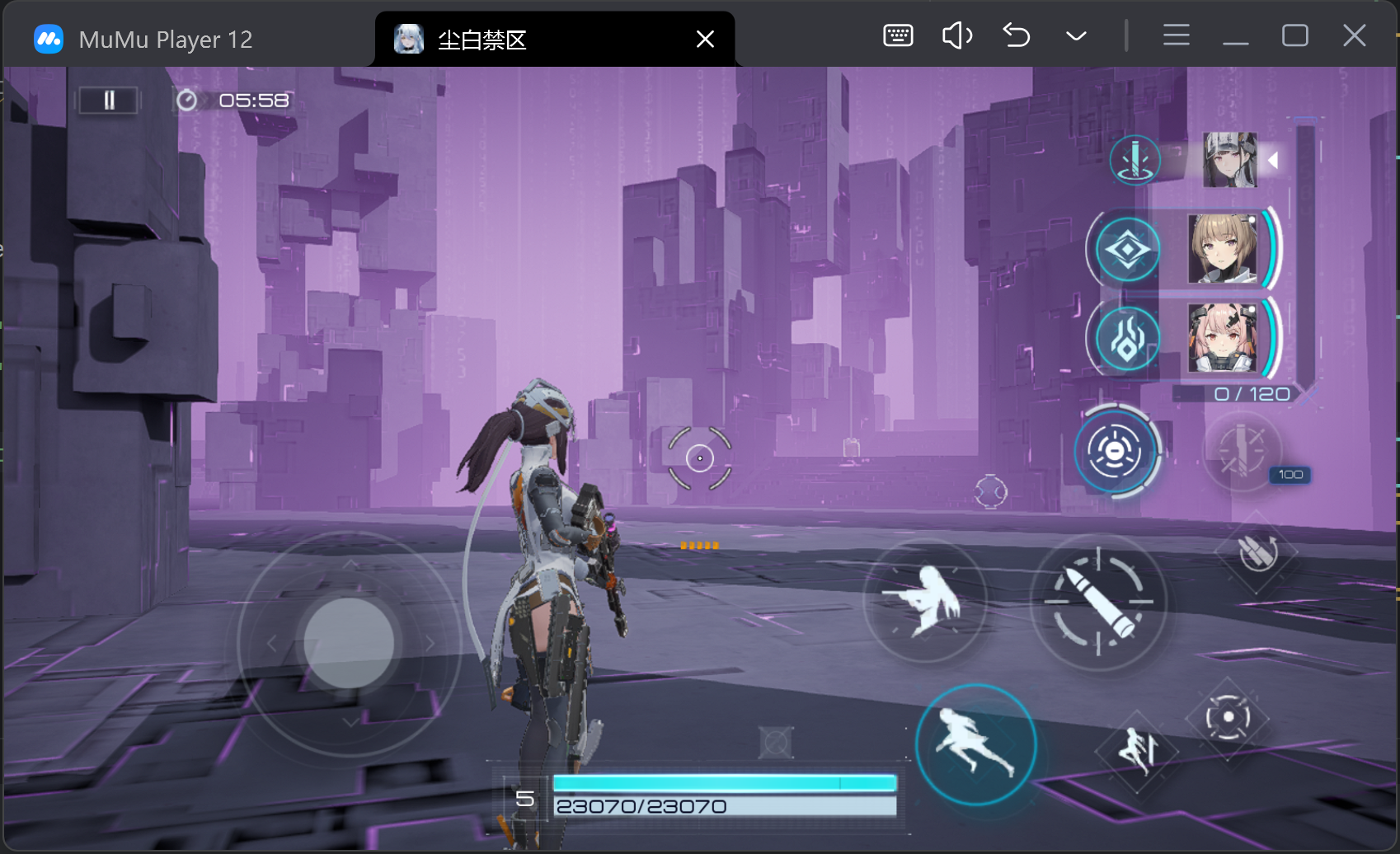Activate the diamond support skill icon

coord(1127,249)
